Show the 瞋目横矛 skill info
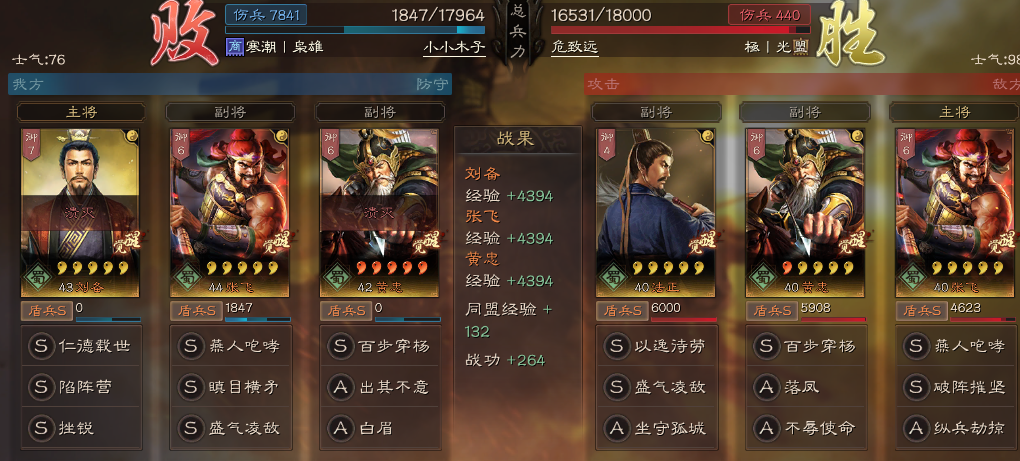This screenshot has width=1020, height=461. (231, 387)
